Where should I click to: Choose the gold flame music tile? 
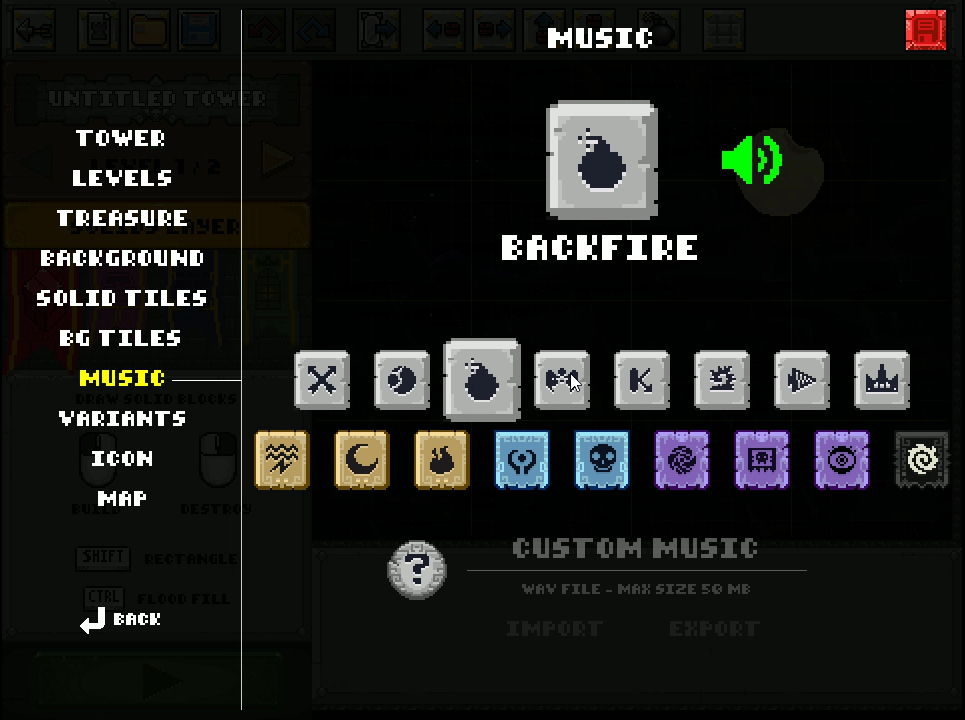click(442, 460)
